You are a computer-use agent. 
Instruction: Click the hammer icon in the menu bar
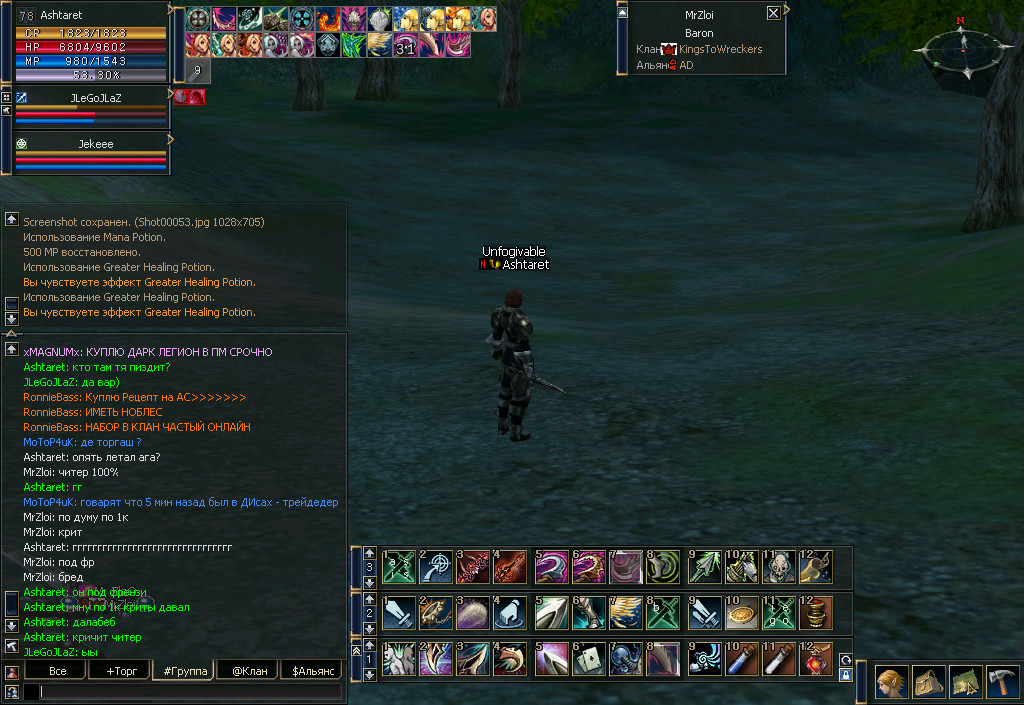click(x=1002, y=681)
